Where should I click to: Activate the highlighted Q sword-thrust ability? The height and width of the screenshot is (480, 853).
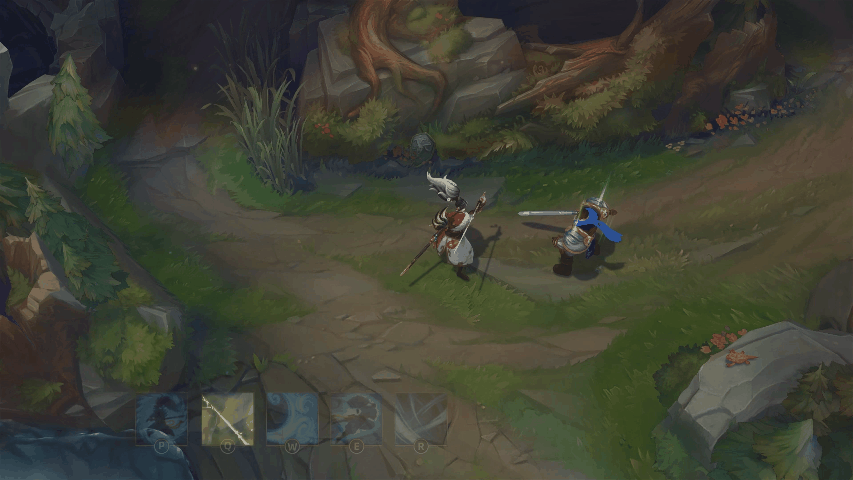tap(227, 418)
